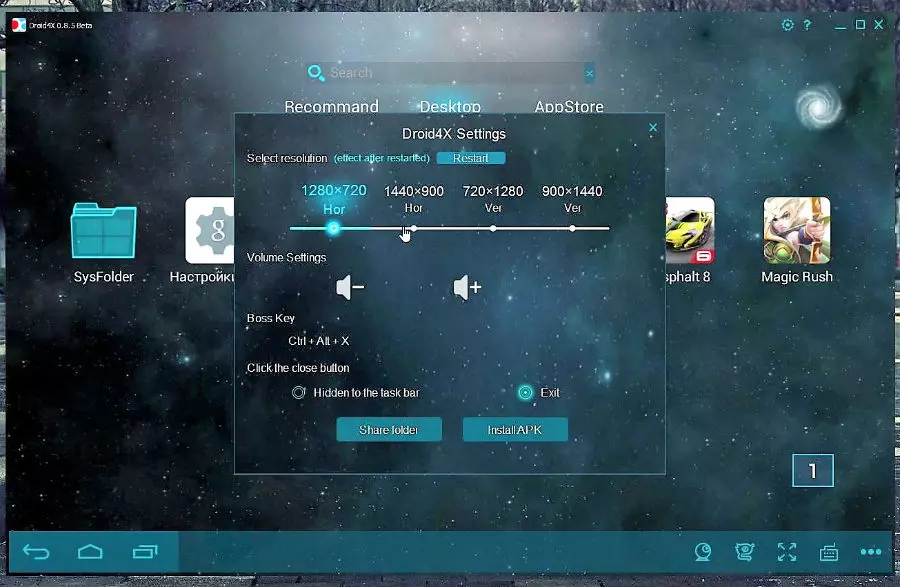
Task: Pick the 900×1440 Ver resolution
Action: coord(572,228)
